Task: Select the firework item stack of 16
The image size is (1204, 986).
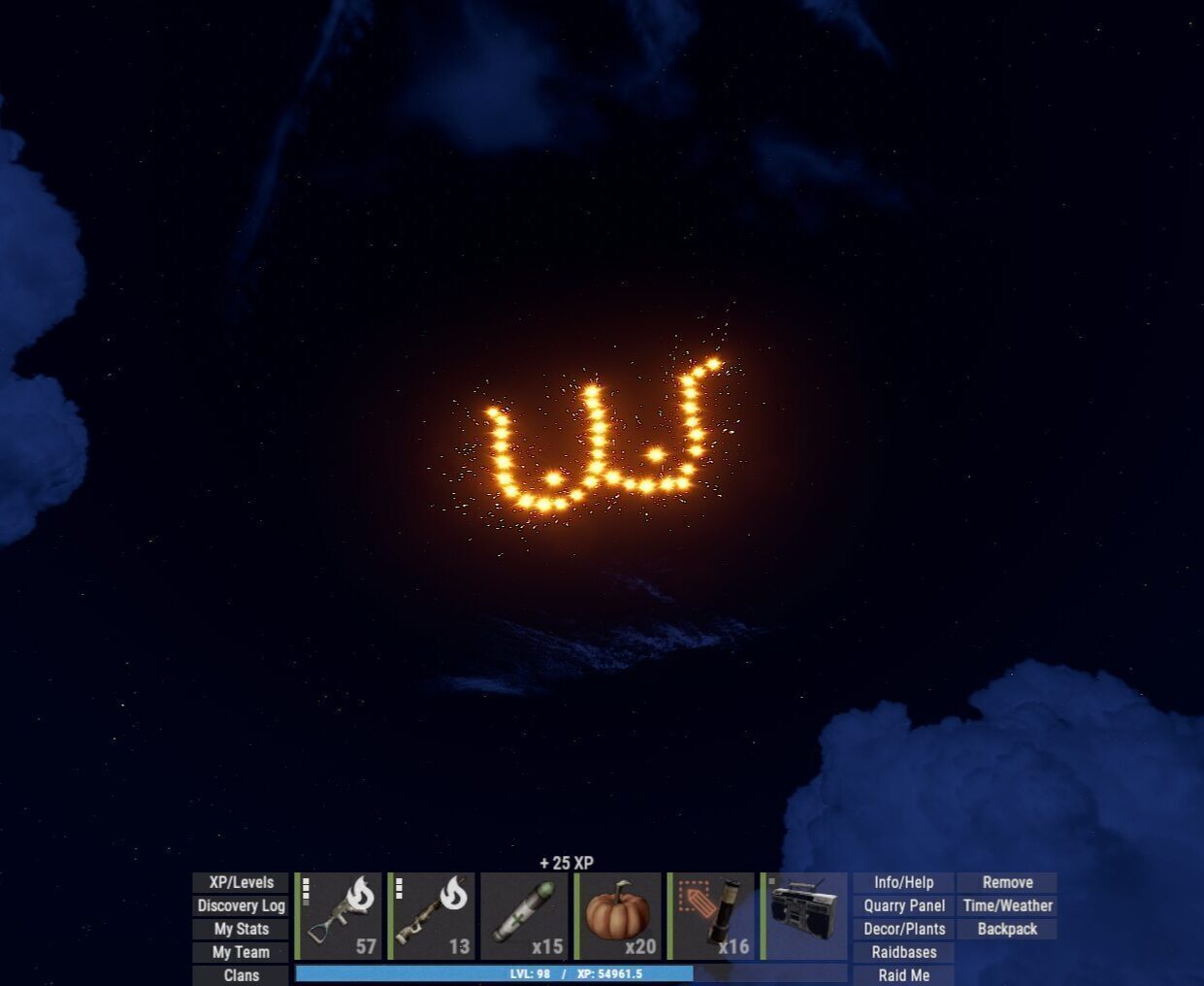Action: tap(711, 916)
